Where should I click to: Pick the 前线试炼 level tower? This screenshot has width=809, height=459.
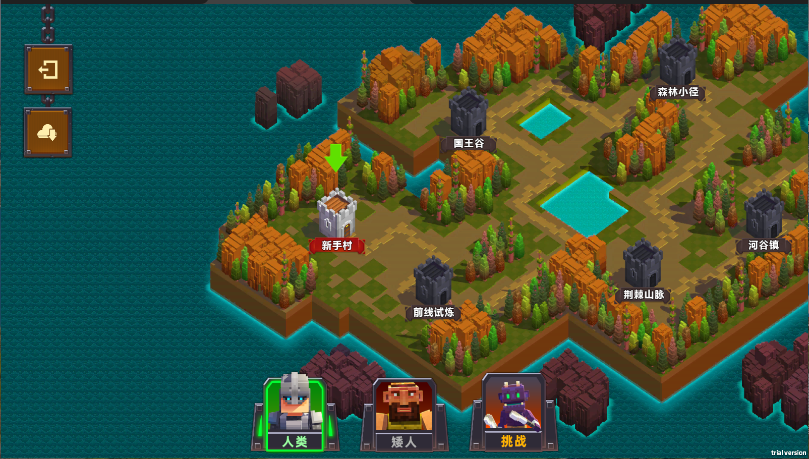pyautogui.click(x=434, y=282)
